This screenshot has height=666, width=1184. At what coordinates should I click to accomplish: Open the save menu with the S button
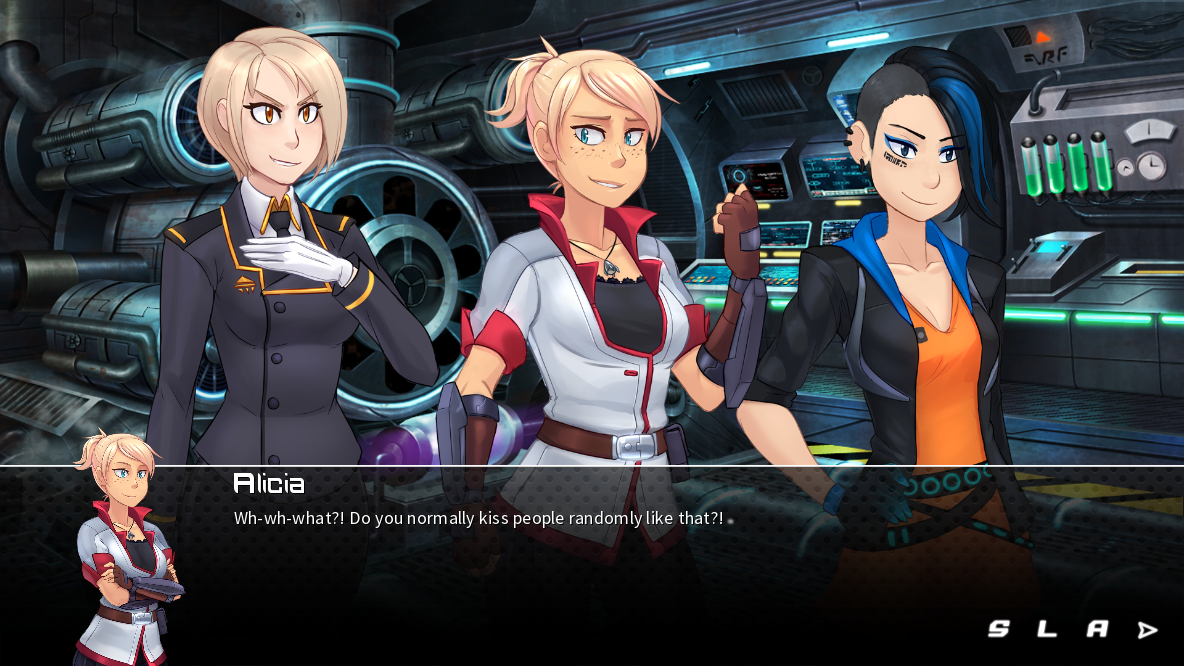[998, 629]
